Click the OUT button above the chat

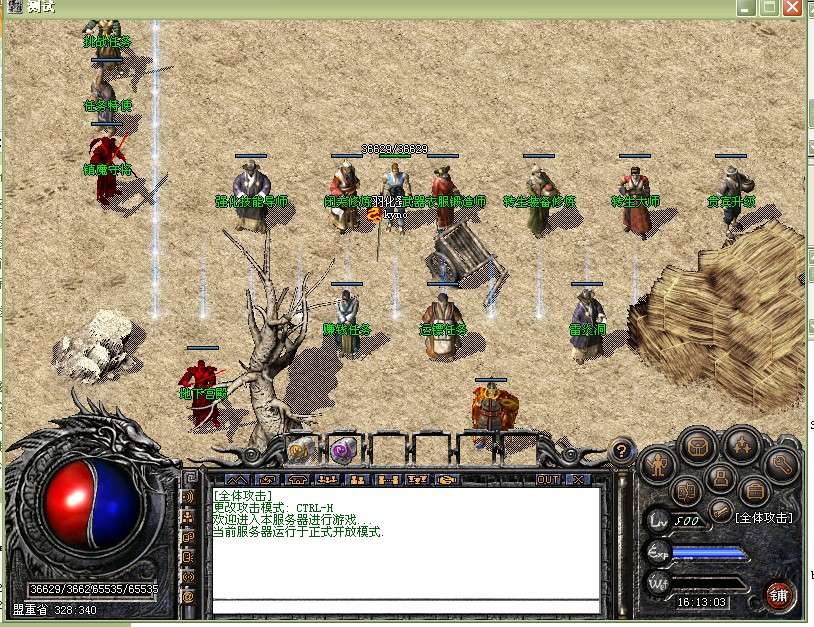click(548, 480)
